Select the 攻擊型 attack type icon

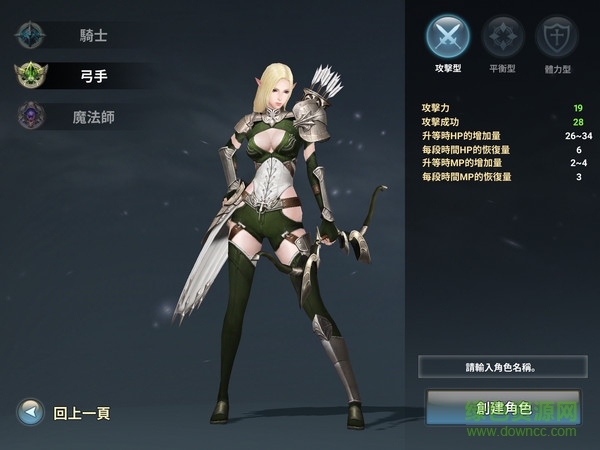(x=447, y=38)
